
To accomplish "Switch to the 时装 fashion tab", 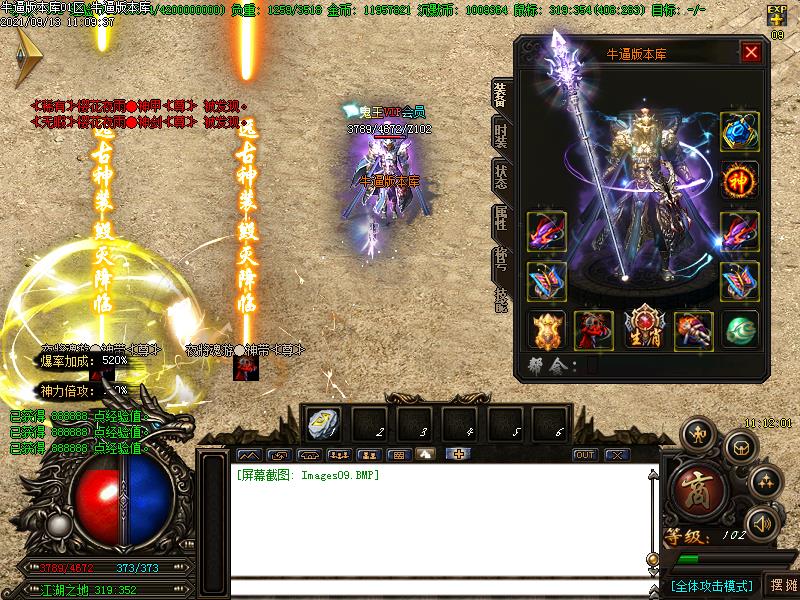I will click(x=501, y=134).
